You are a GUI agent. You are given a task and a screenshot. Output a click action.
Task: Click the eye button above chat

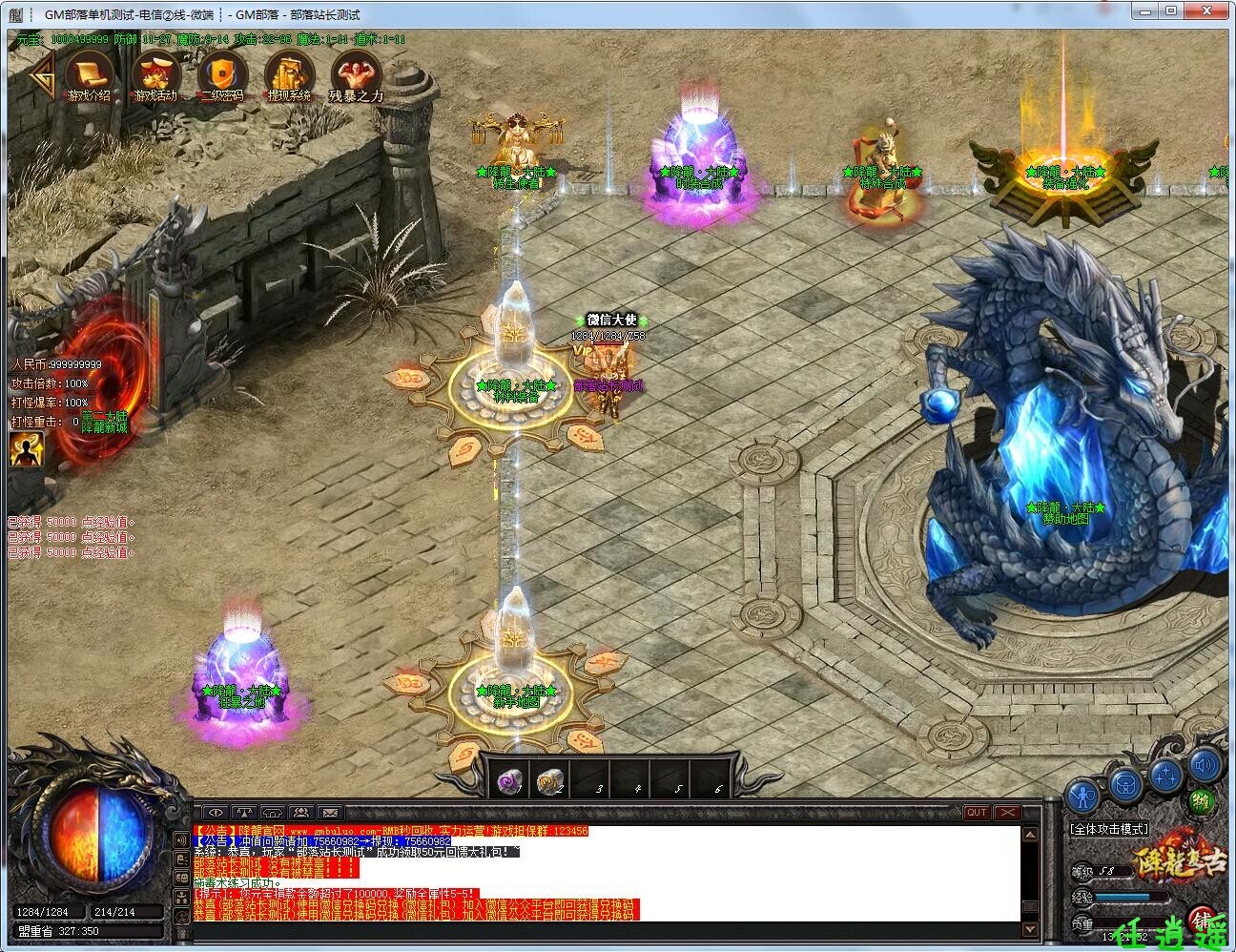point(215,813)
